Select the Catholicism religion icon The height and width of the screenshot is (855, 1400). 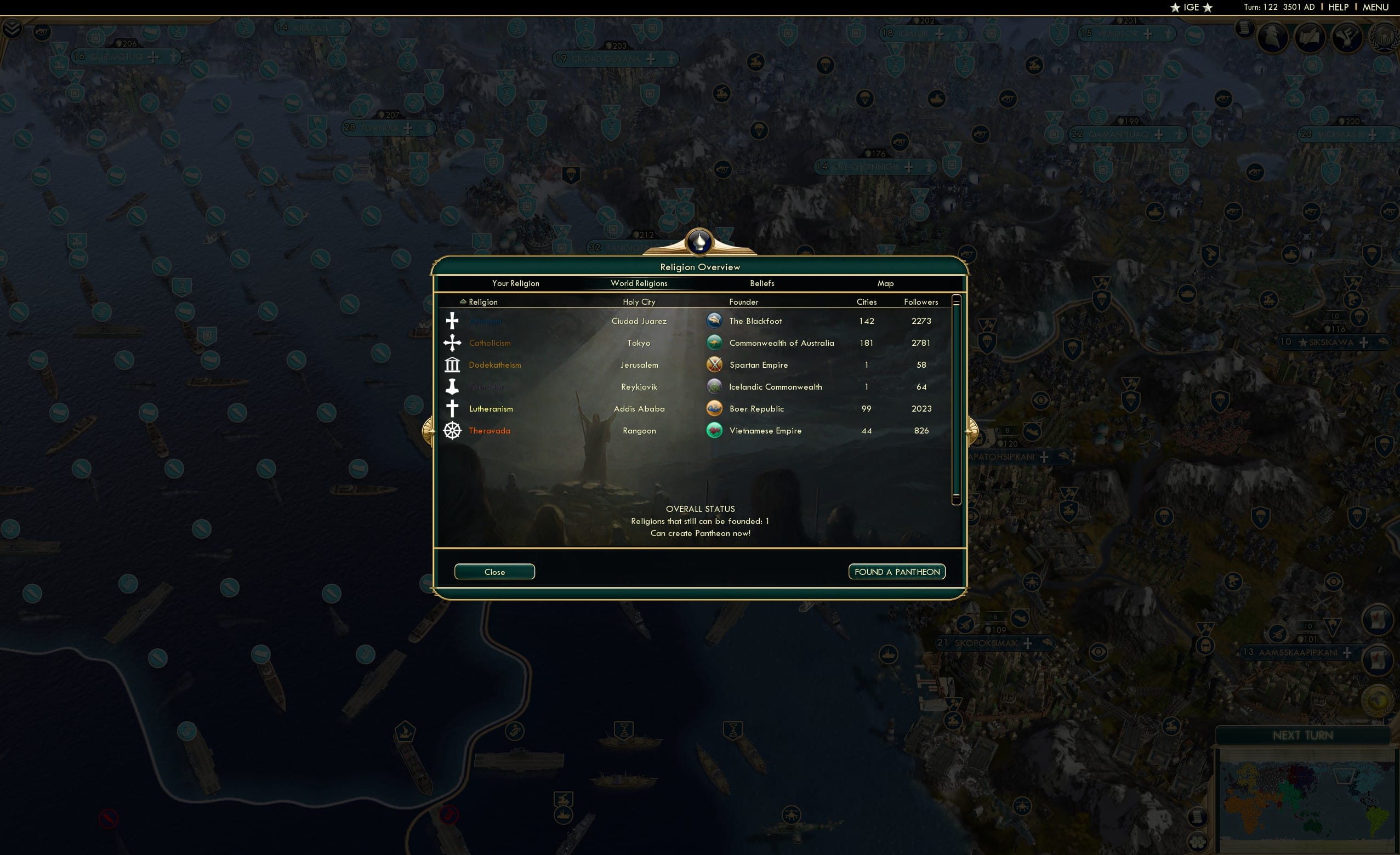click(x=452, y=343)
